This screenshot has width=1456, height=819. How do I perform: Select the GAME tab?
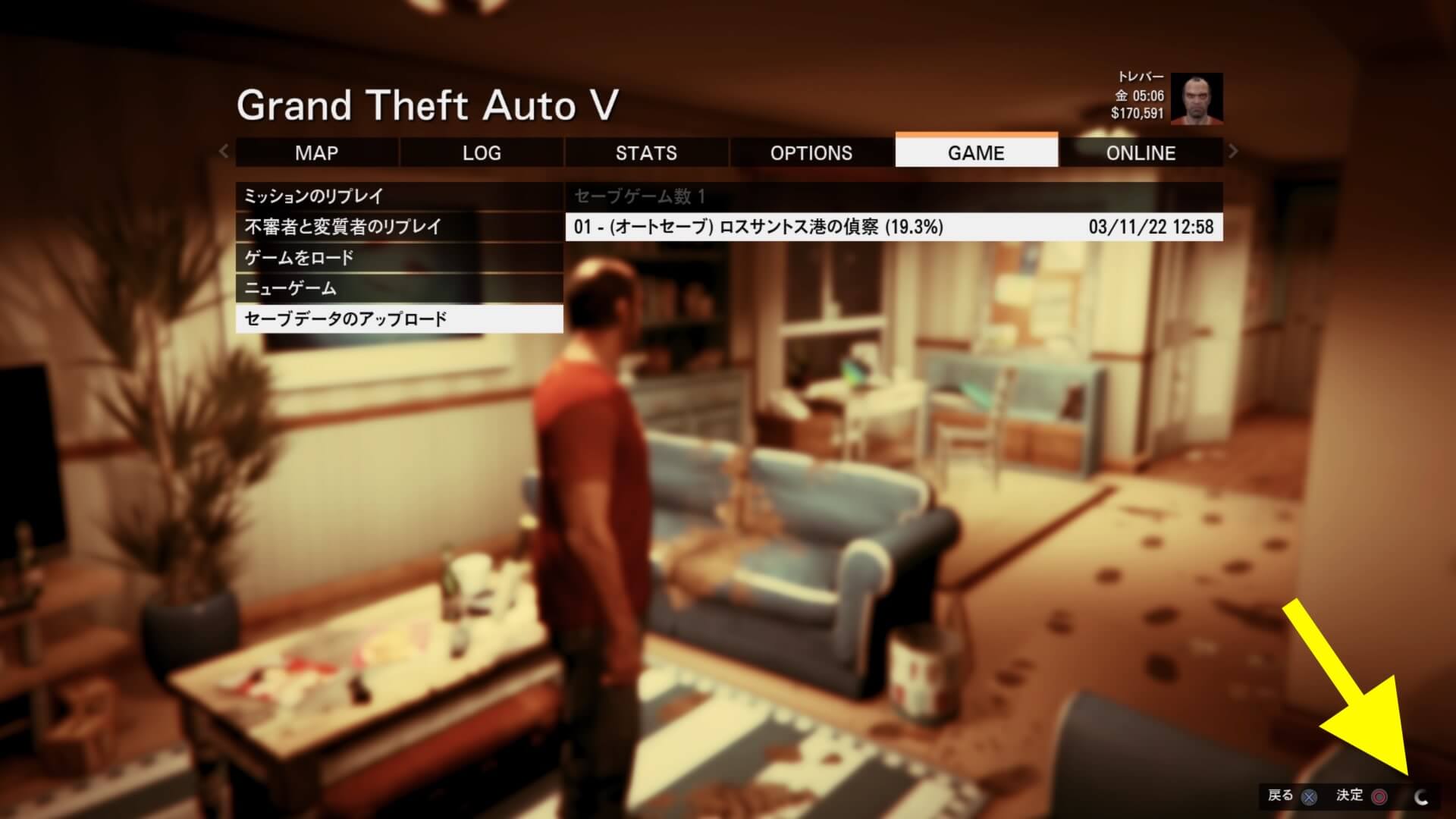[976, 152]
